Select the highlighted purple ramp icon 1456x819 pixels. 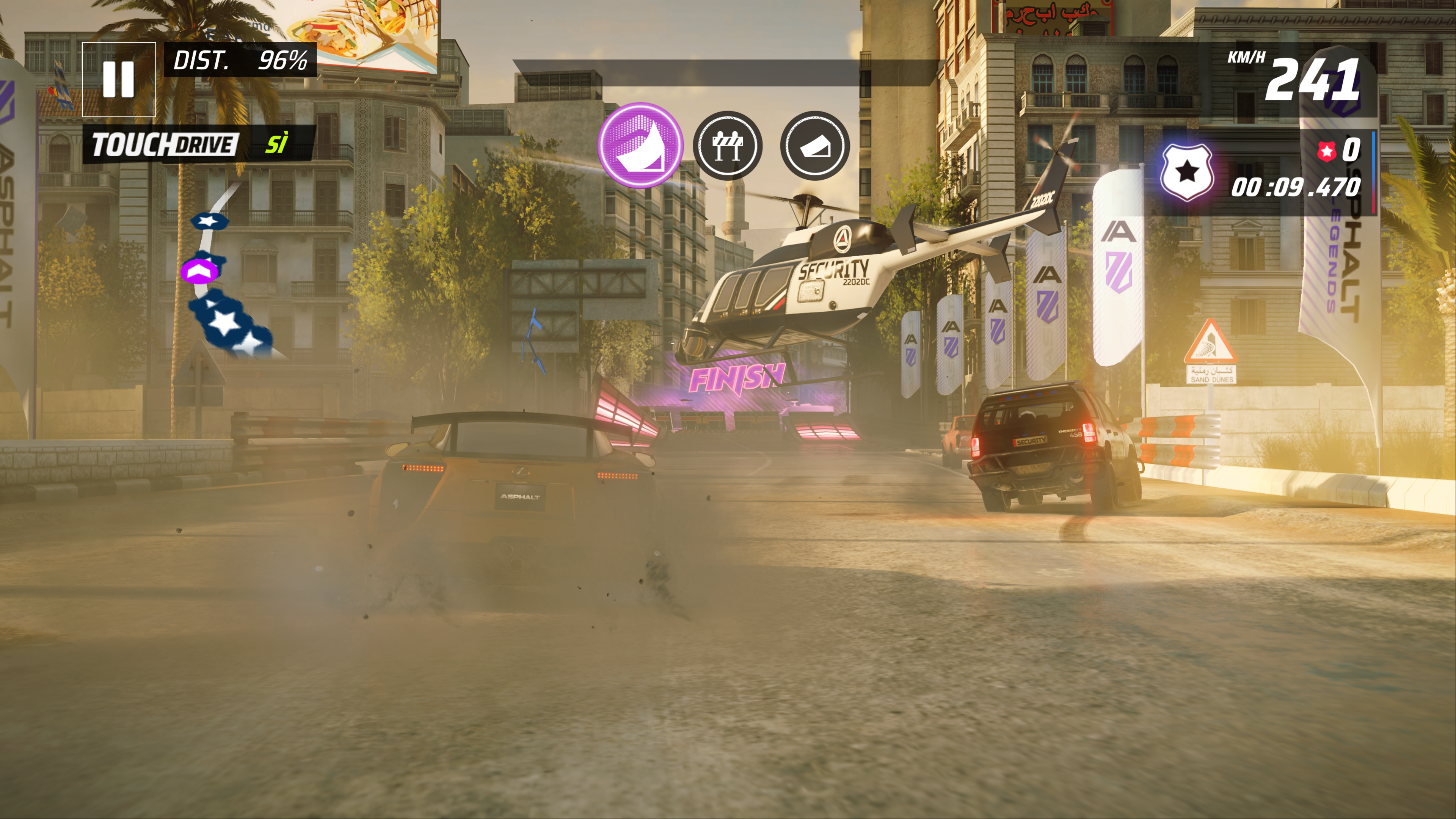pos(640,145)
